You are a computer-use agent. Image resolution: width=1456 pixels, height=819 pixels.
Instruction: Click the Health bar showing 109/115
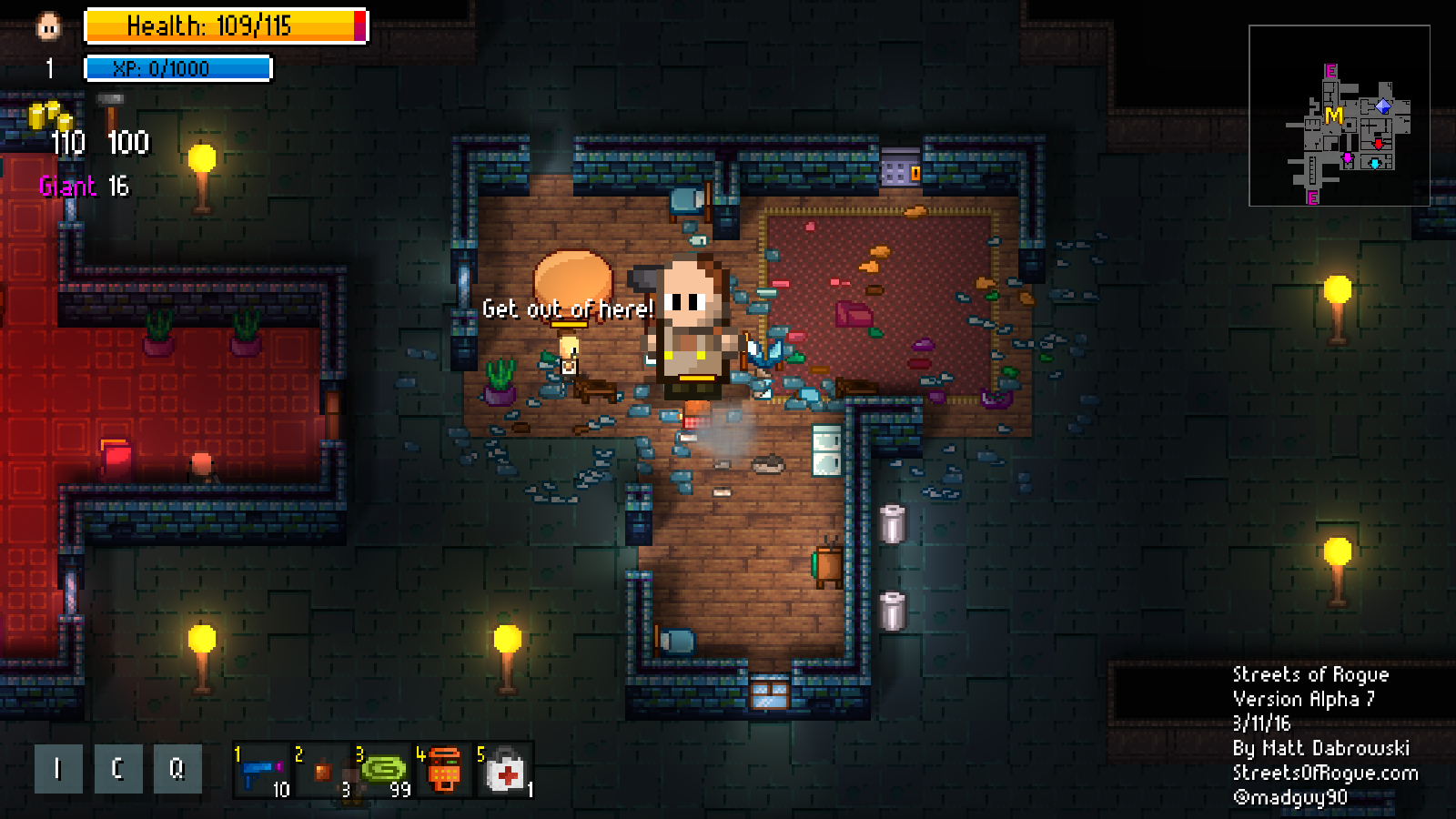click(223, 27)
